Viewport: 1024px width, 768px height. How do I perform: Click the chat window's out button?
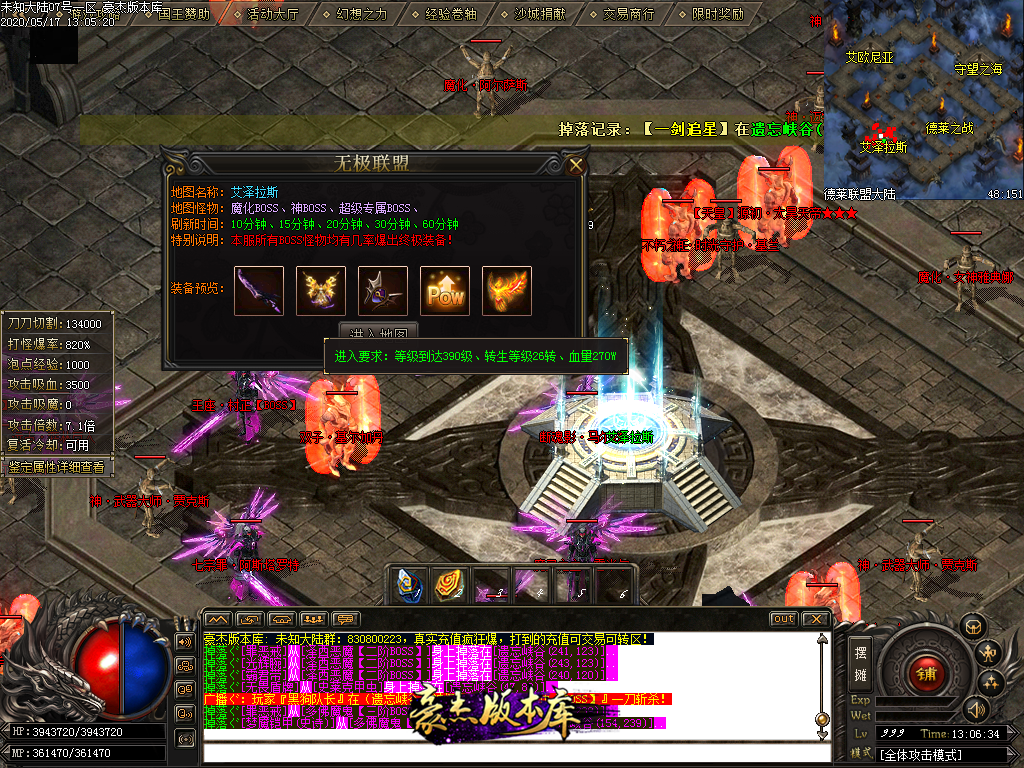(784, 619)
